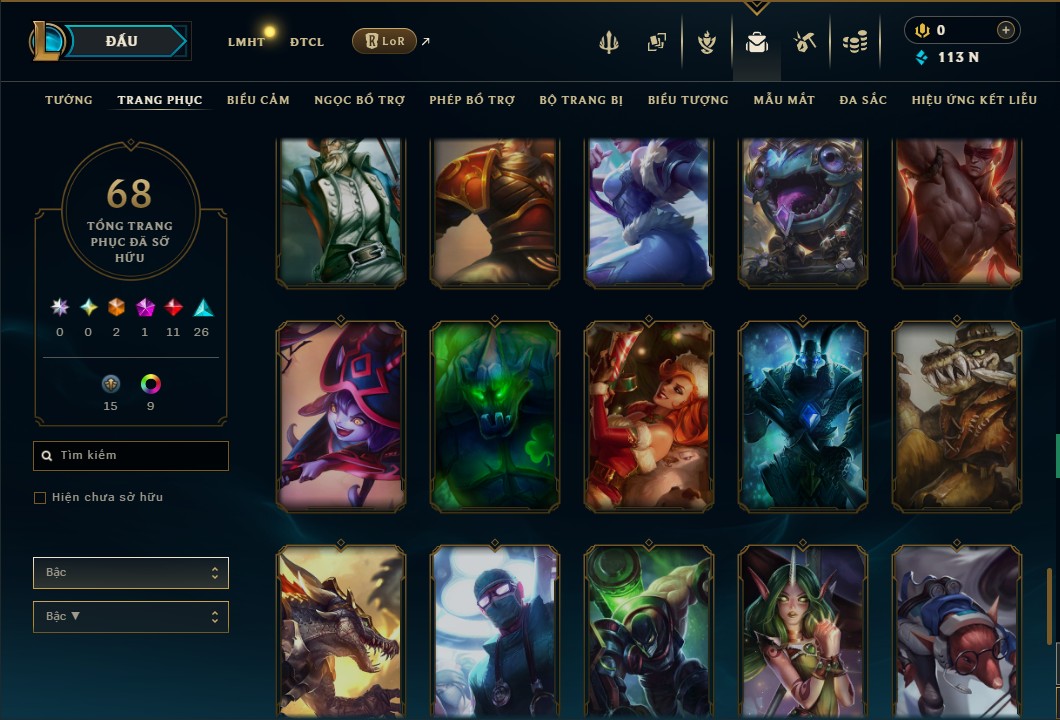Open the ĐA SẮC chromas tab
This screenshot has height=720, width=1060.
(863, 100)
